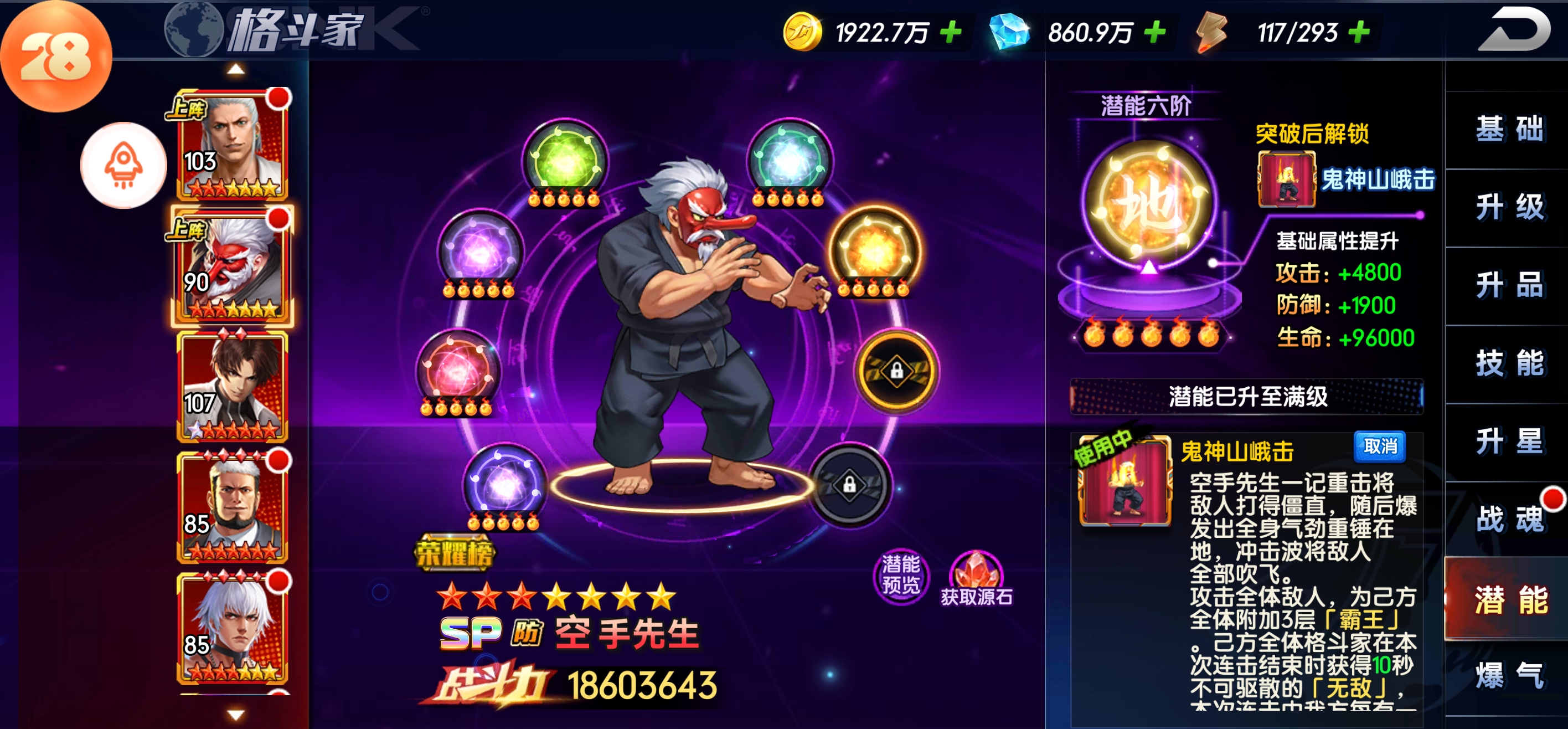Add stamina with the plus button
This screenshot has height=729, width=1568.
pyautogui.click(x=1359, y=32)
